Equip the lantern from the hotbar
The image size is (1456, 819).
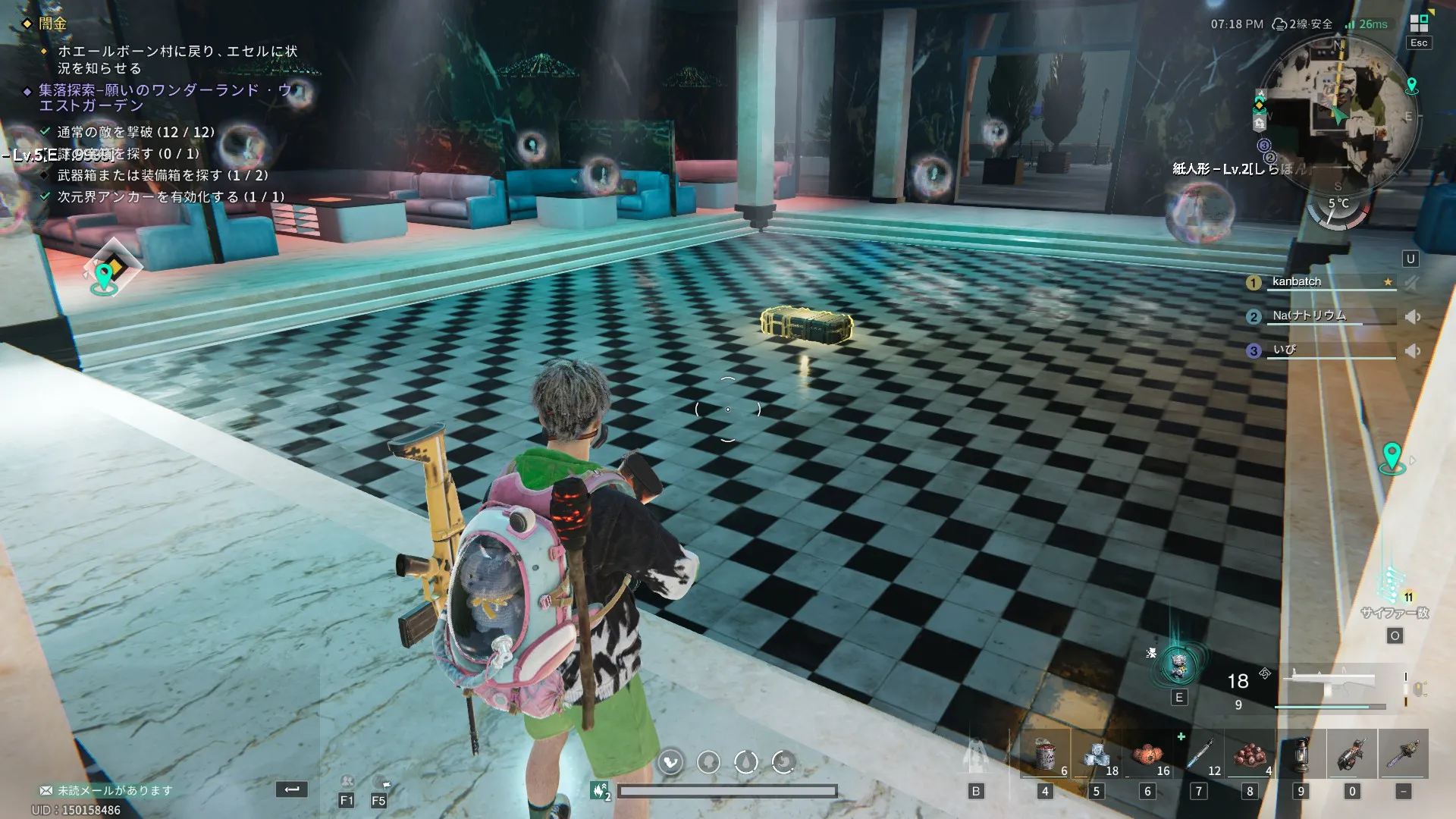(x=1301, y=755)
